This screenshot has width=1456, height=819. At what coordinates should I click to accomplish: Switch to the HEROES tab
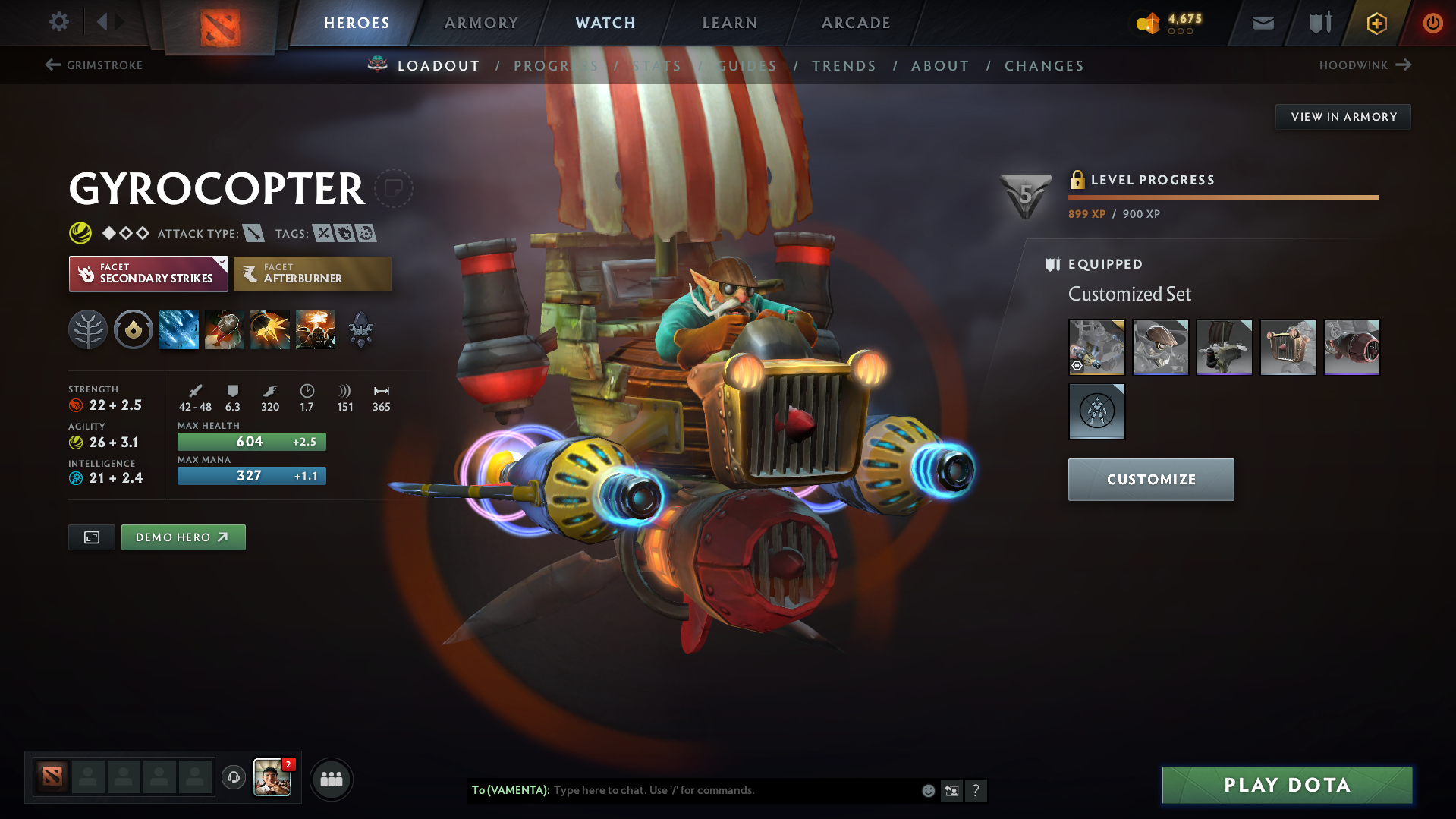(356, 23)
